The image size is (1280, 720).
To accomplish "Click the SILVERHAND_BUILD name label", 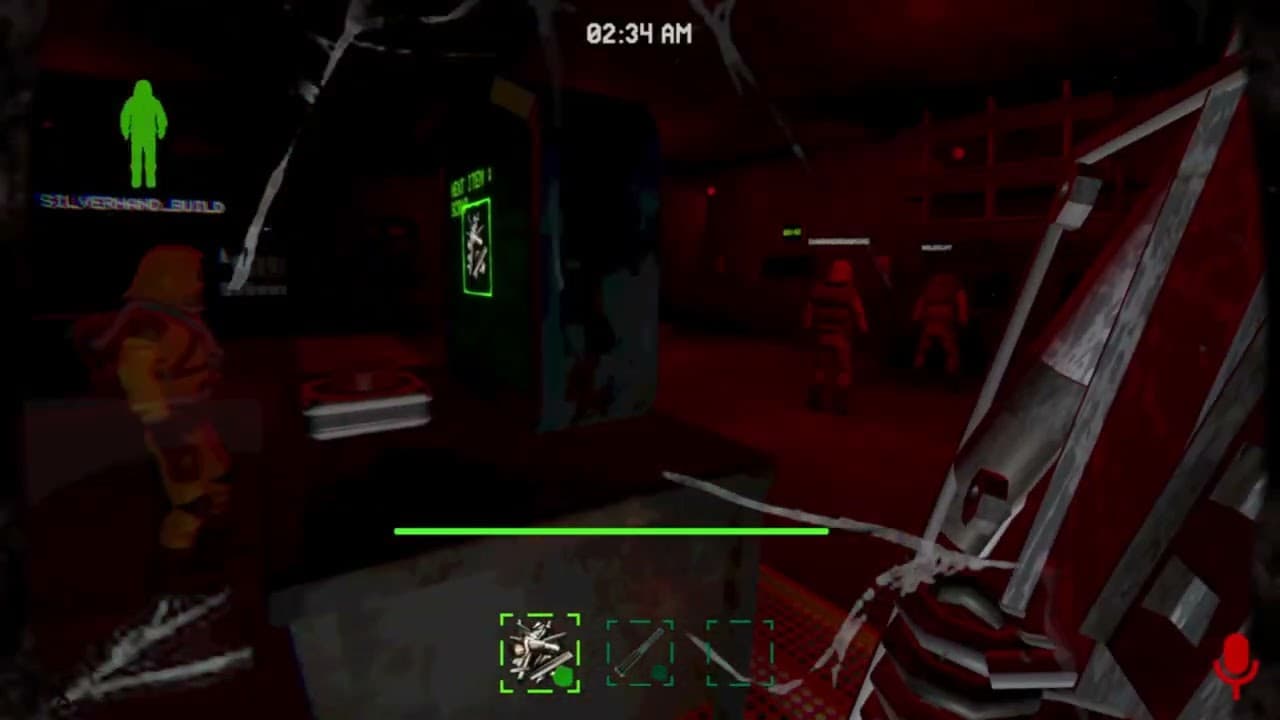I will pyautogui.click(x=131, y=205).
